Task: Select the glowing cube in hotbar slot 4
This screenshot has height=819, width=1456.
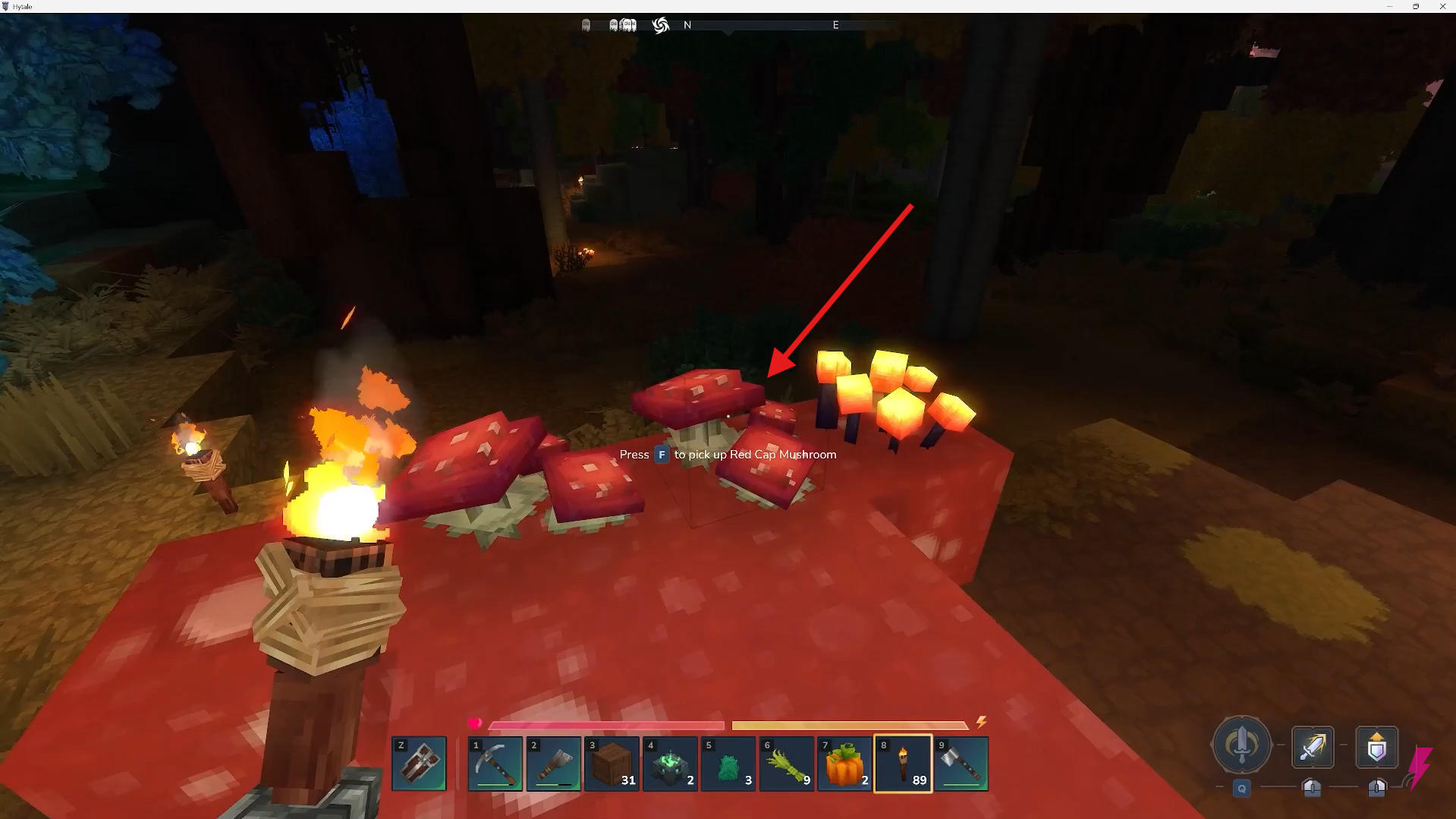Action: tap(670, 764)
